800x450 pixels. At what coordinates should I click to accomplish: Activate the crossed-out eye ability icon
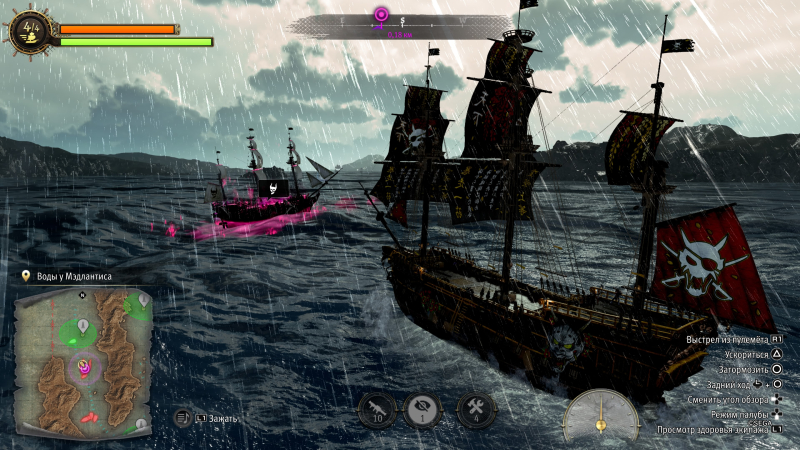point(422,408)
